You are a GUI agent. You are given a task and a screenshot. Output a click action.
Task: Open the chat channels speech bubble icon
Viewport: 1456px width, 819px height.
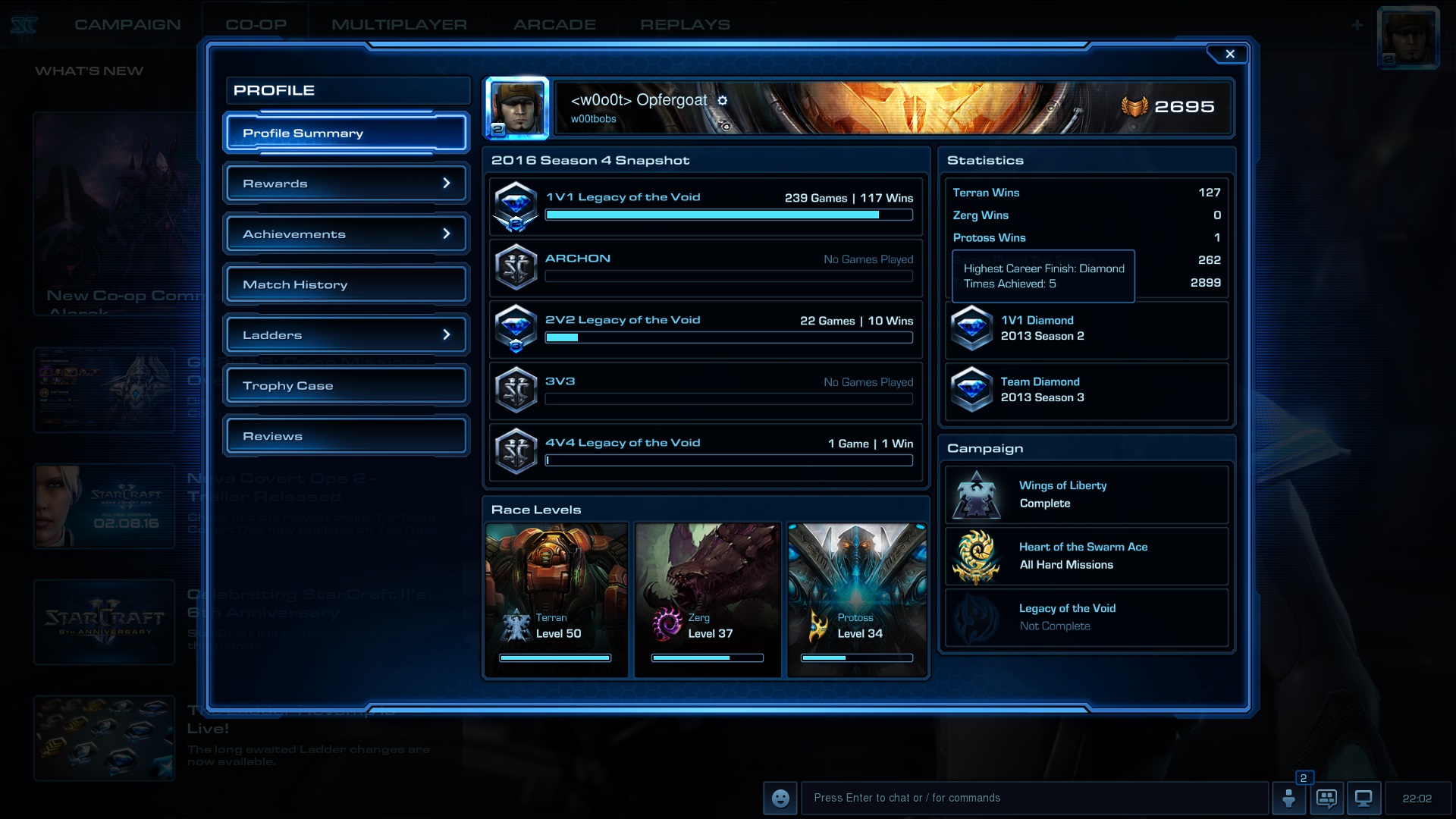[1328, 798]
